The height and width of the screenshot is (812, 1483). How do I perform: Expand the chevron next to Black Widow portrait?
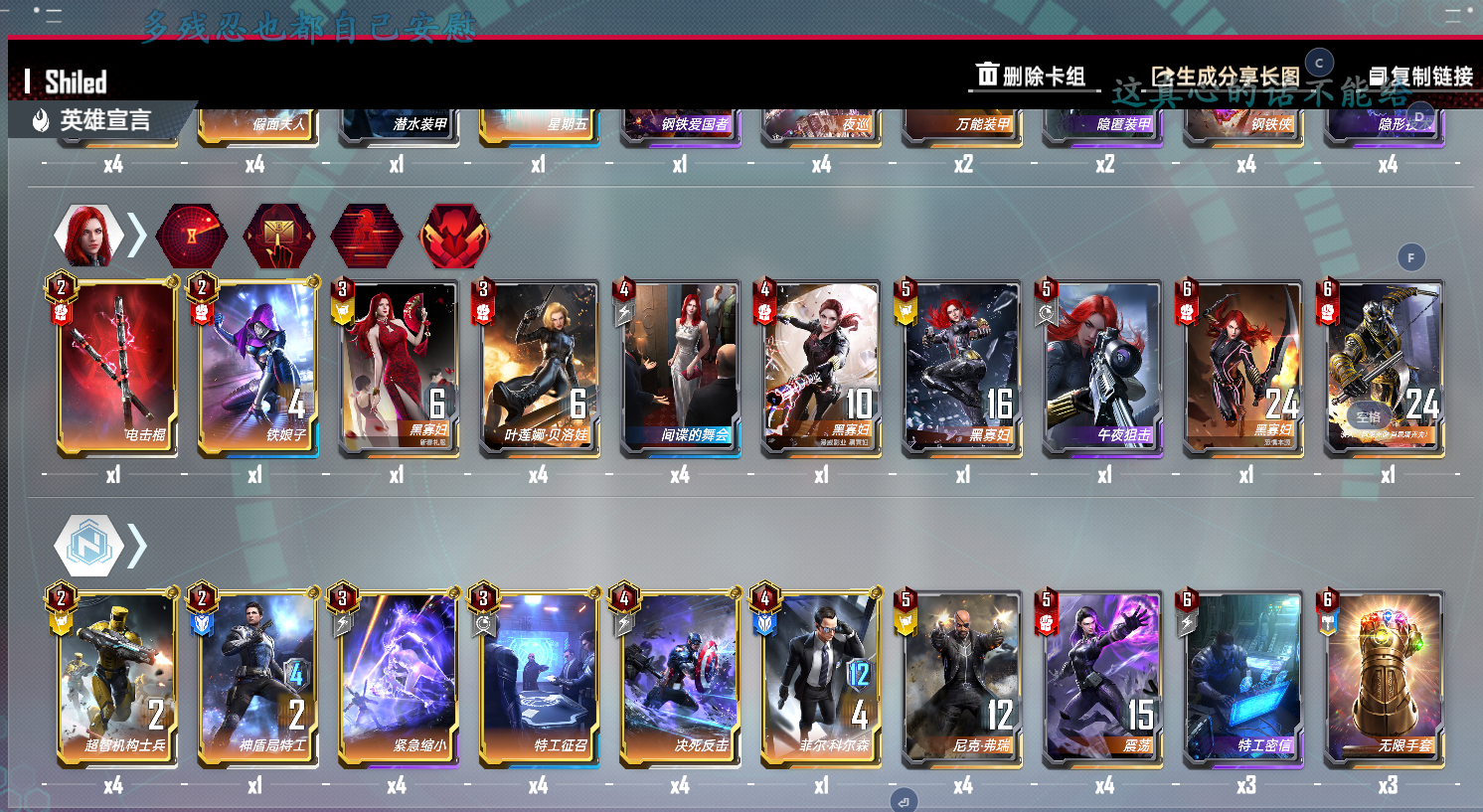click(x=135, y=235)
